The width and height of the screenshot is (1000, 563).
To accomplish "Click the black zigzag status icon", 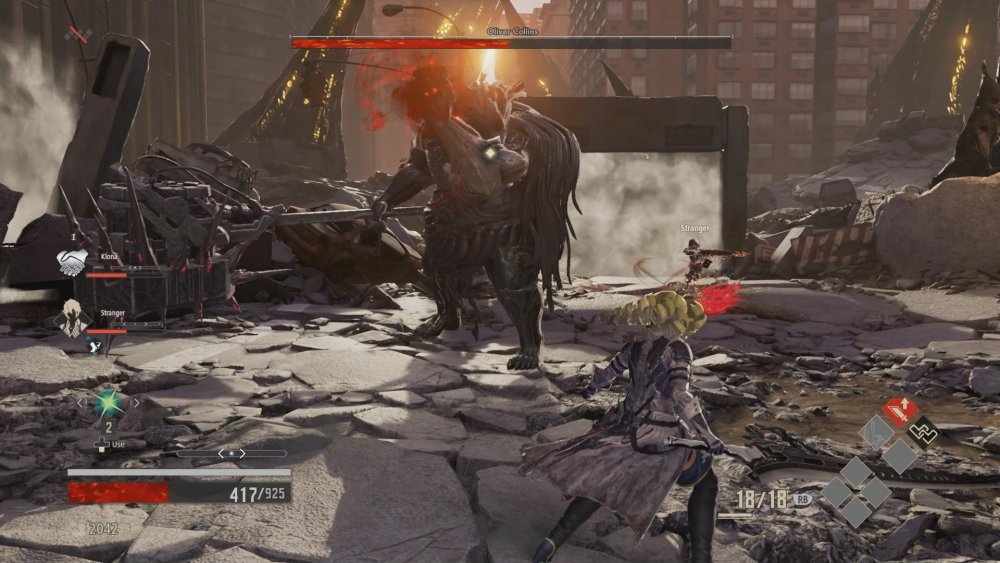I will [926, 432].
